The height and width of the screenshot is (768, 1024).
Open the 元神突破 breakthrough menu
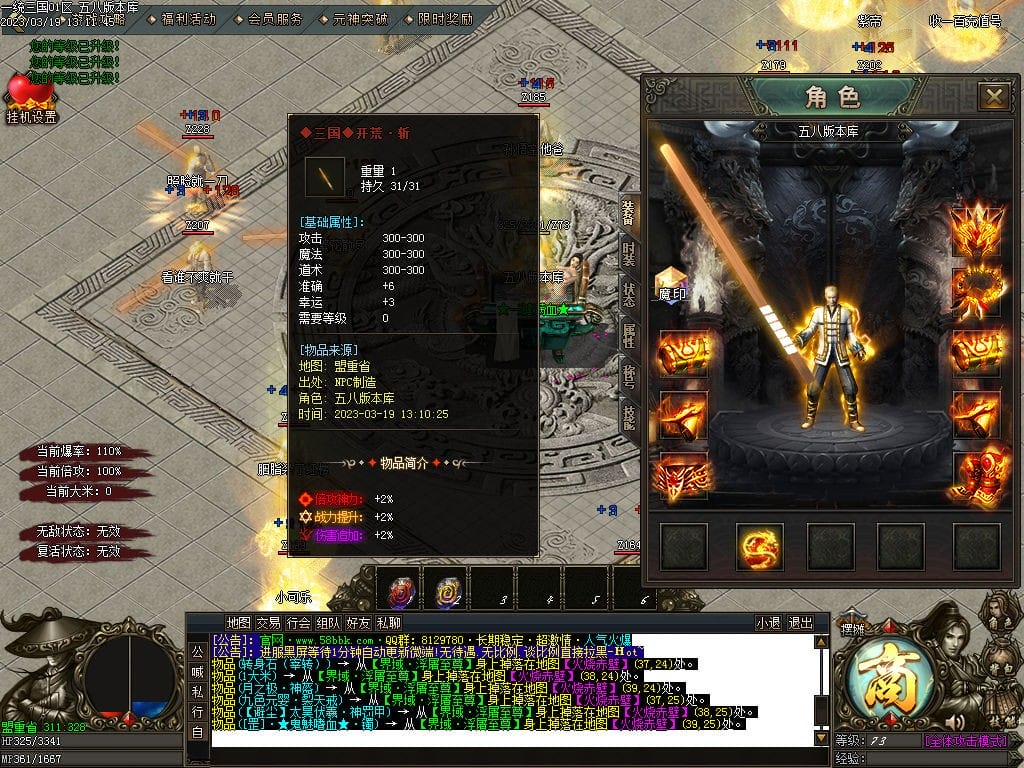(359, 19)
